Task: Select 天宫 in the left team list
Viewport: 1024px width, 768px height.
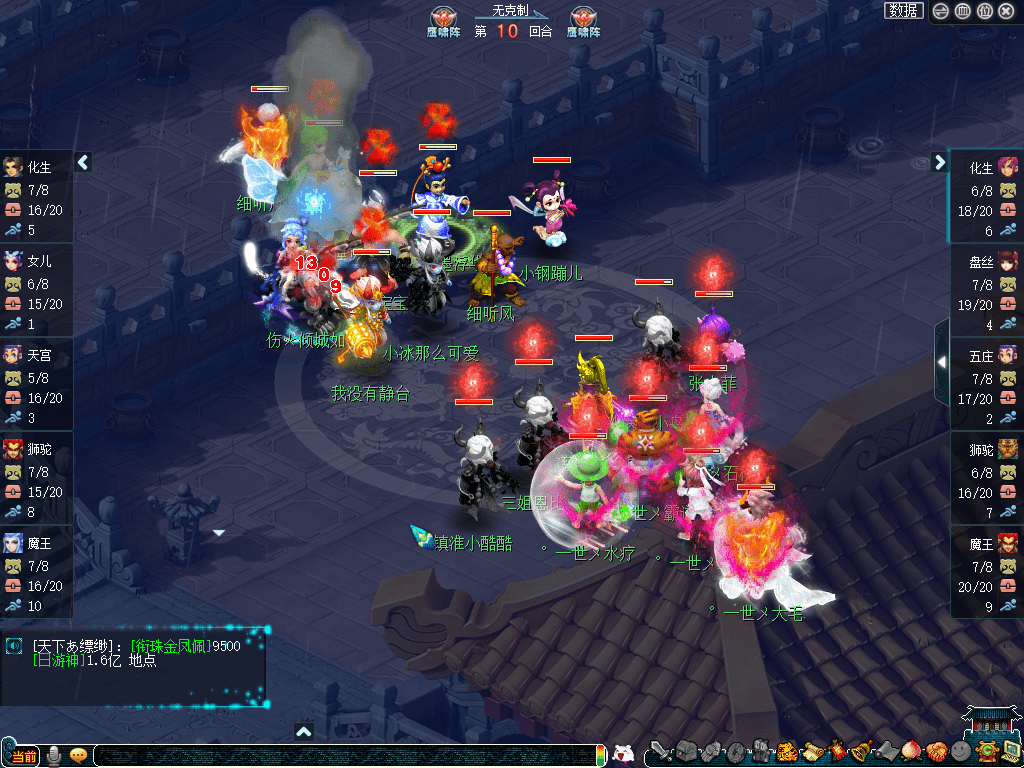Action: point(37,355)
